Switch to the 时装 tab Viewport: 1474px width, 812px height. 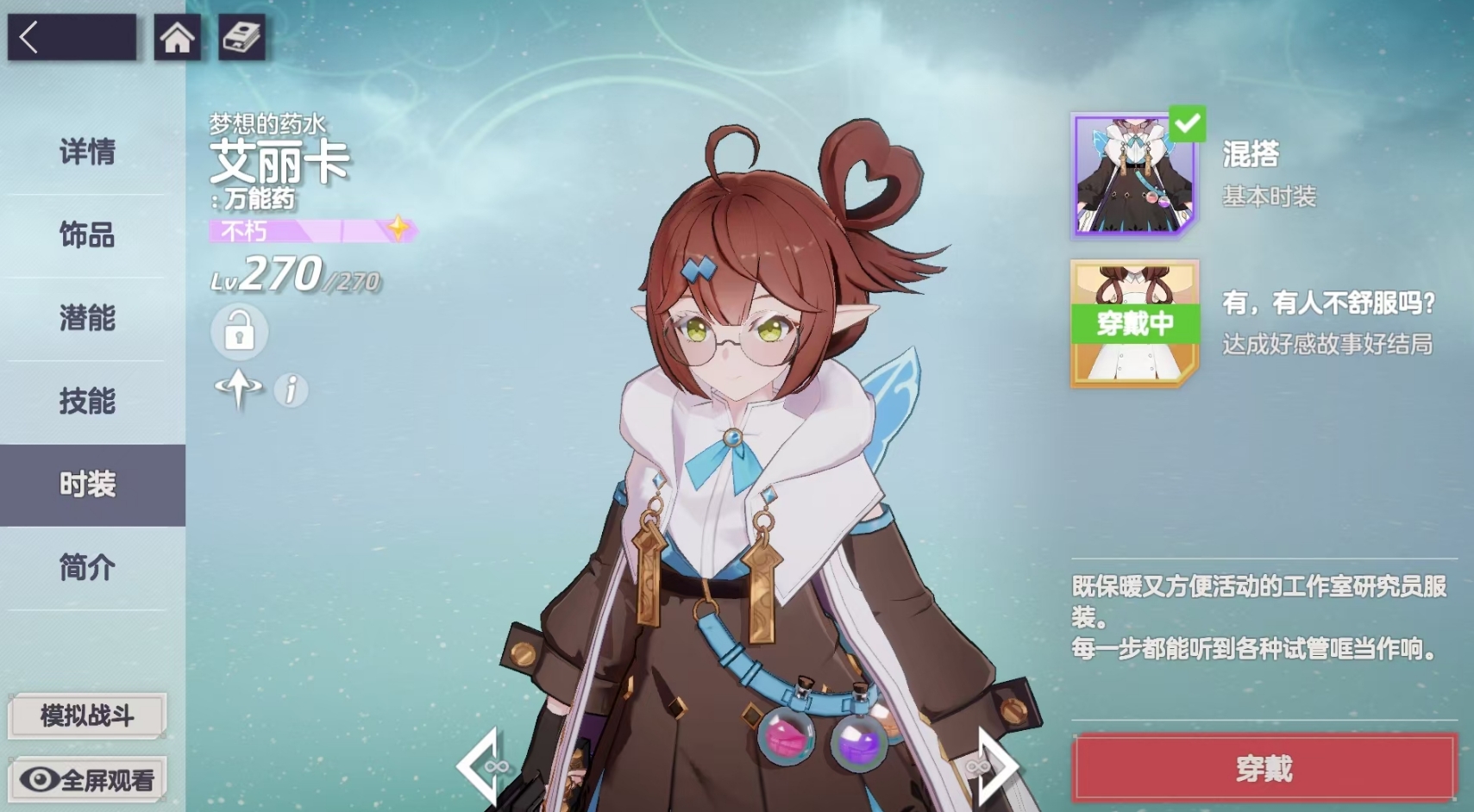click(87, 484)
